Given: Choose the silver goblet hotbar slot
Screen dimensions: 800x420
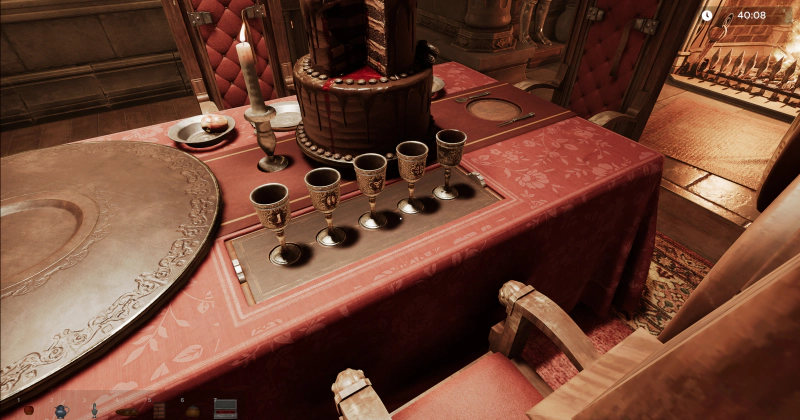Looking at the screenshot, I should click(x=94, y=409).
